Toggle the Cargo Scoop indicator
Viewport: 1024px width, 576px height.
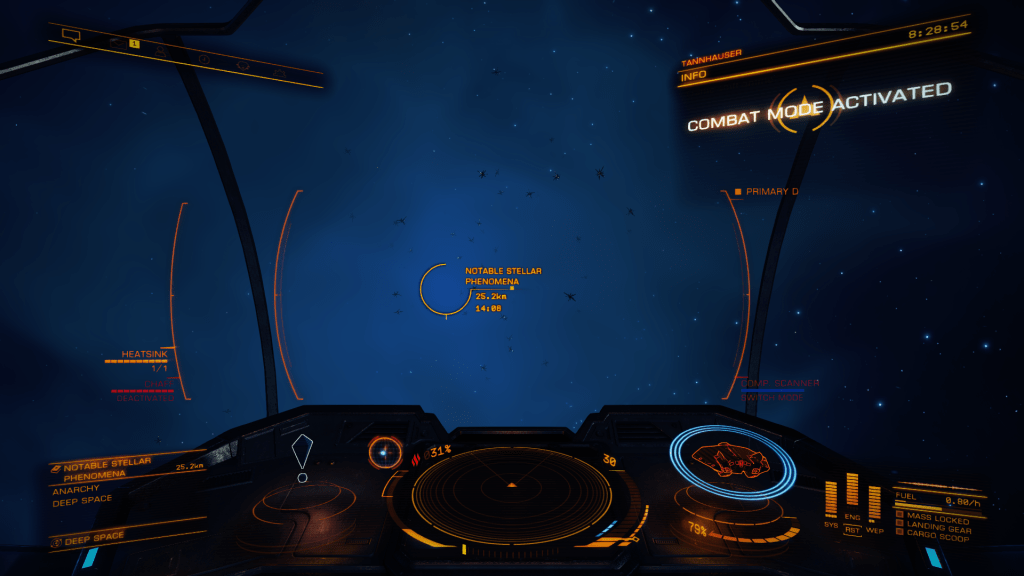pos(936,537)
